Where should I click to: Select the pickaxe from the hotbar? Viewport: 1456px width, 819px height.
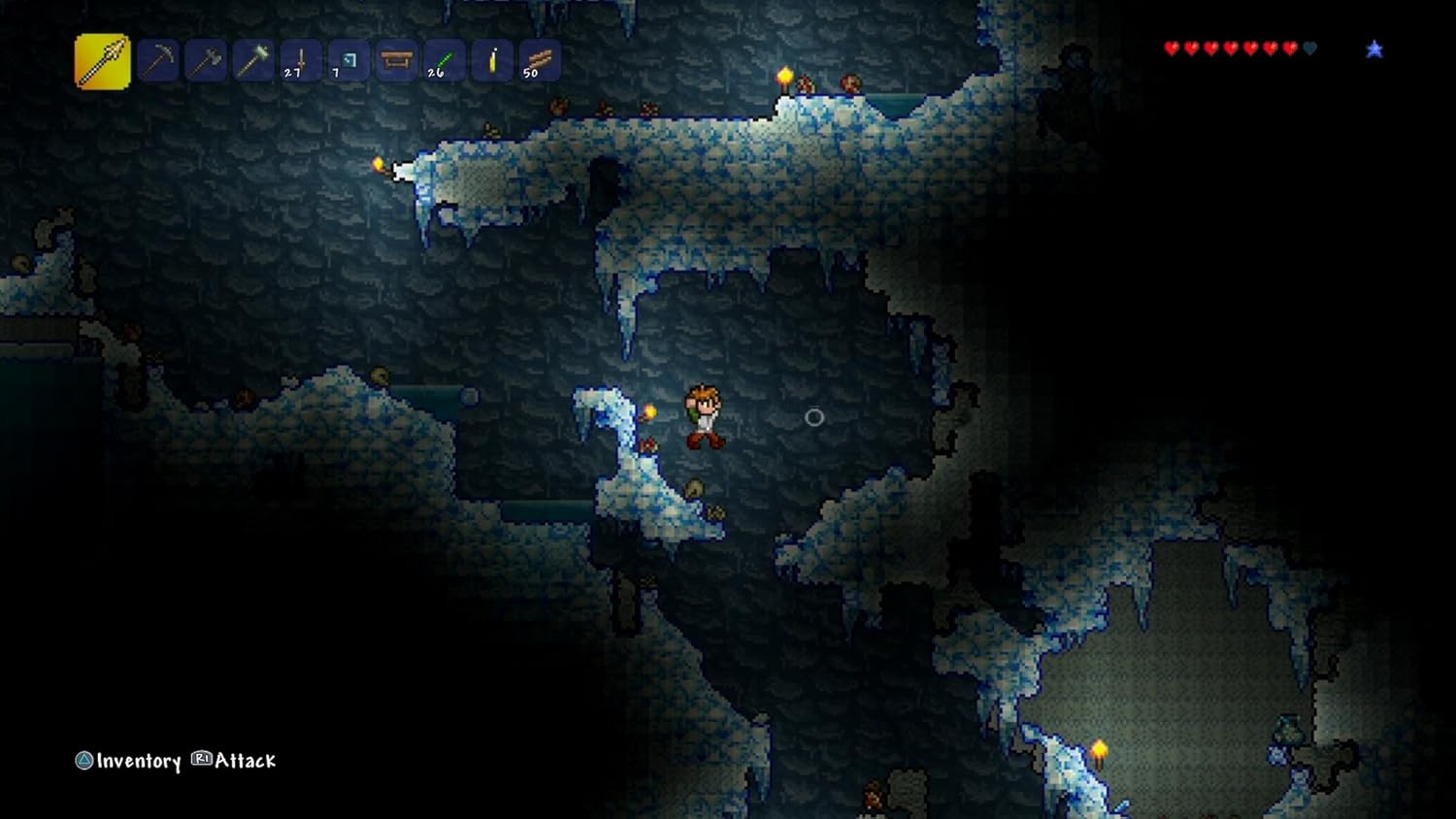[158, 60]
